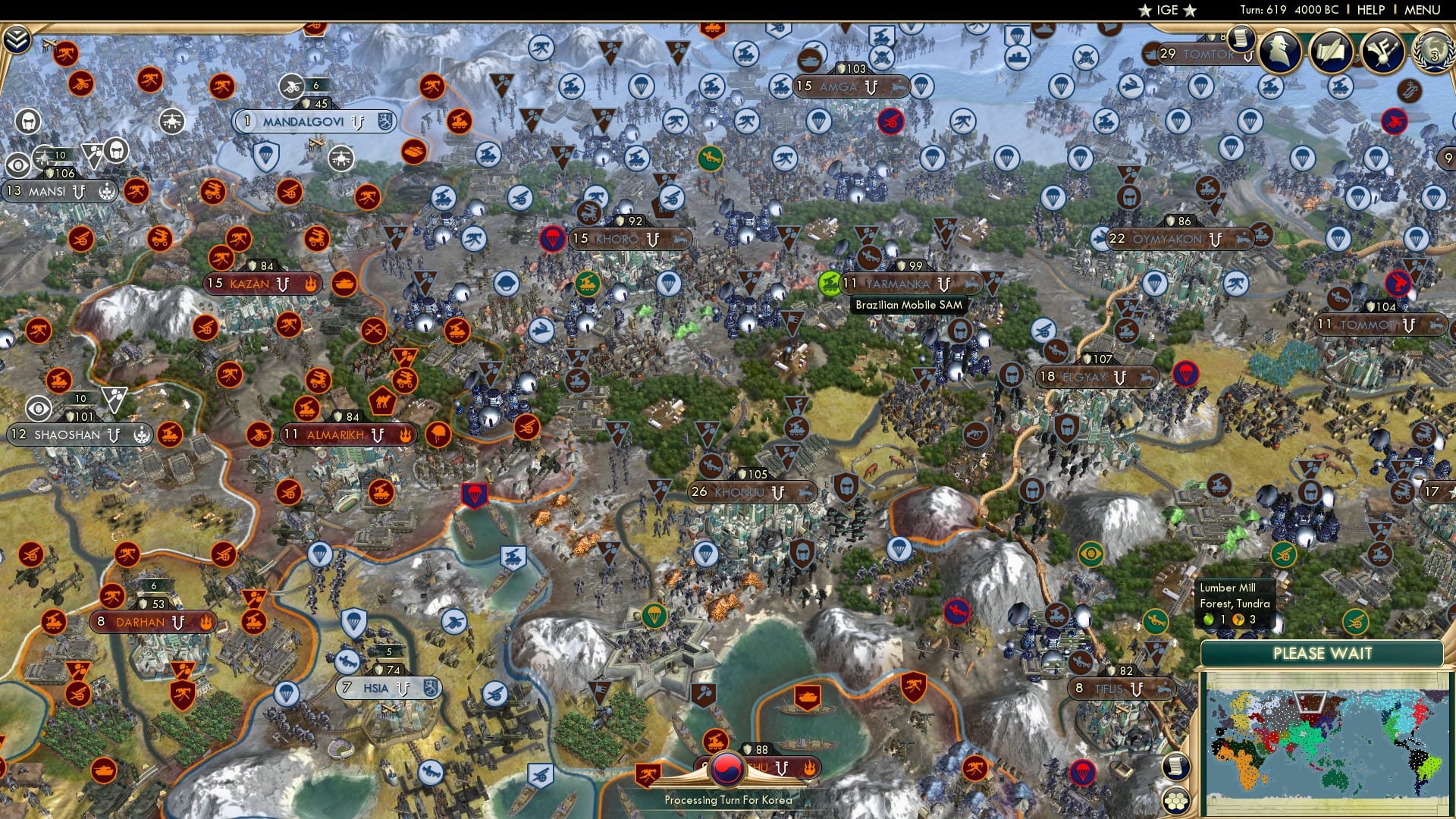1456x819 pixels.
Task: Toggle the eye icon beside Shaoshan's banner
Action: click(38, 409)
